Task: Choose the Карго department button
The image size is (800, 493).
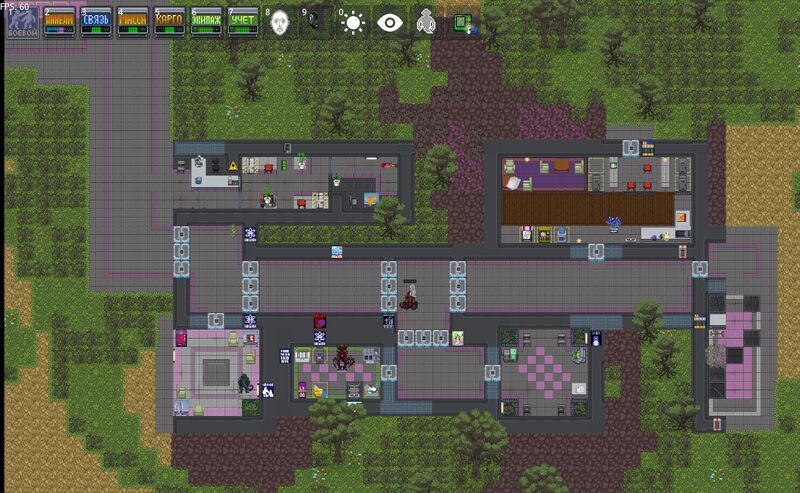Action: [170, 22]
